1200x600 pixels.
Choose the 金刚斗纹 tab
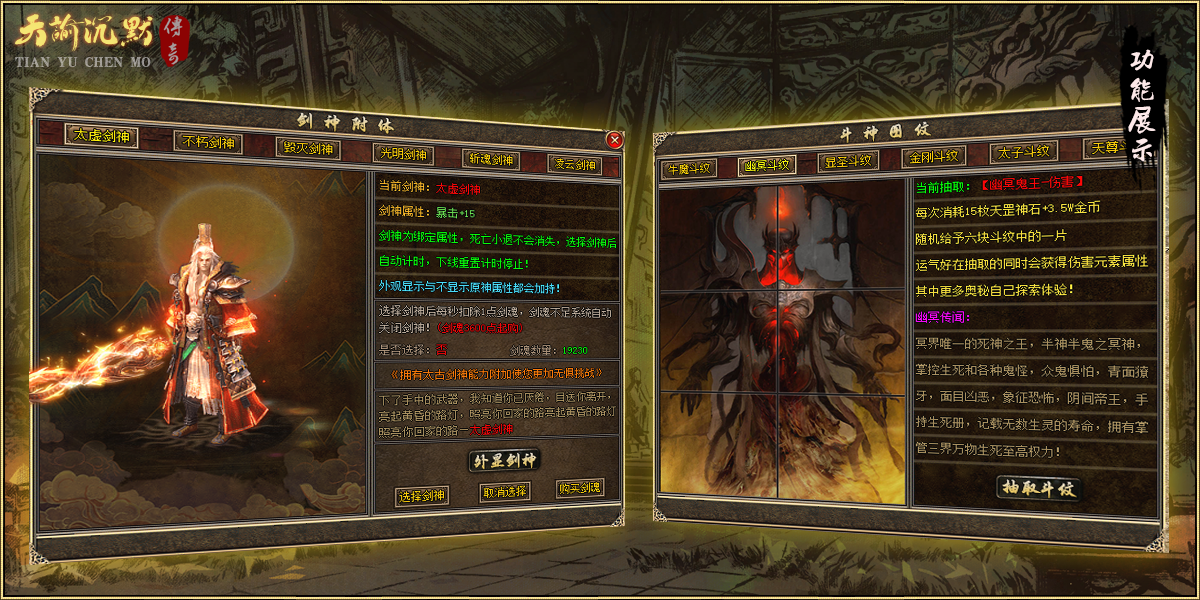click(x=933, y=157)
